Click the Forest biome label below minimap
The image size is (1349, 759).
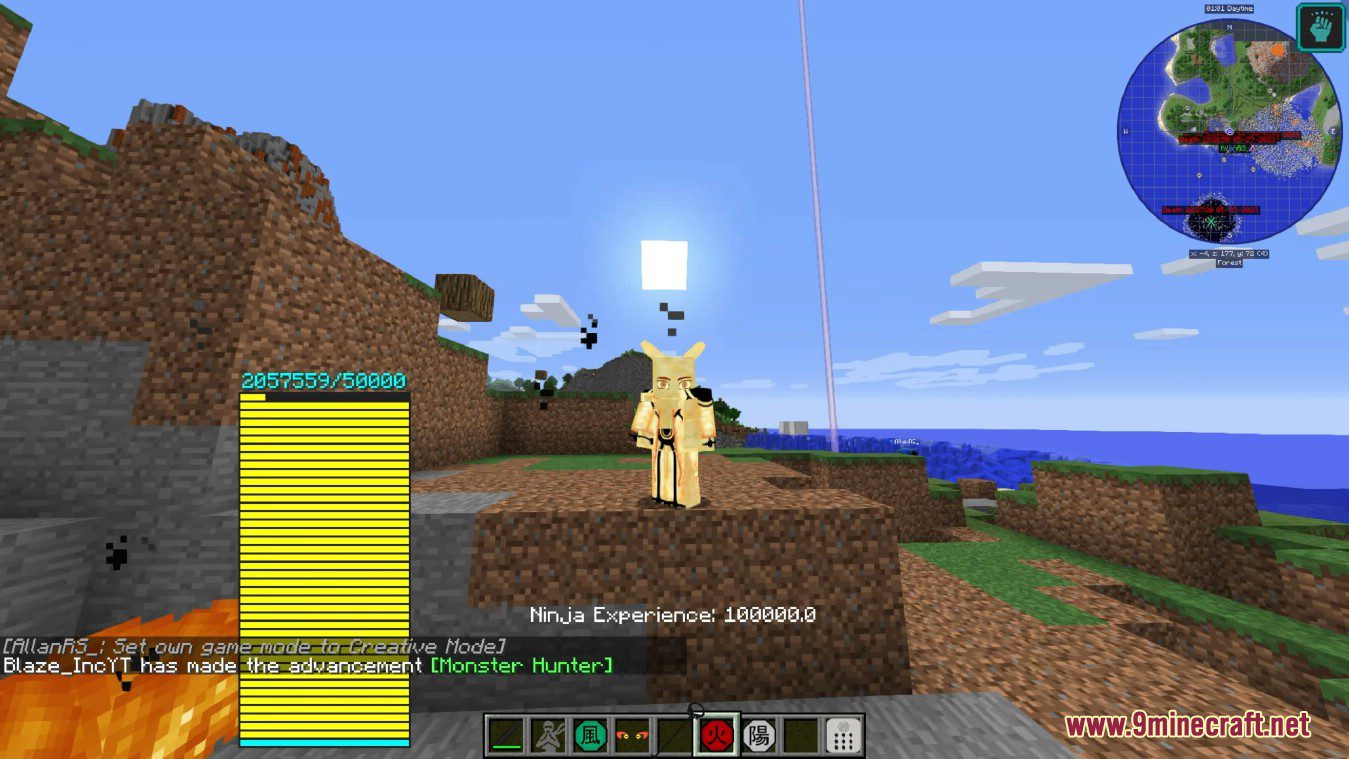1229,263
